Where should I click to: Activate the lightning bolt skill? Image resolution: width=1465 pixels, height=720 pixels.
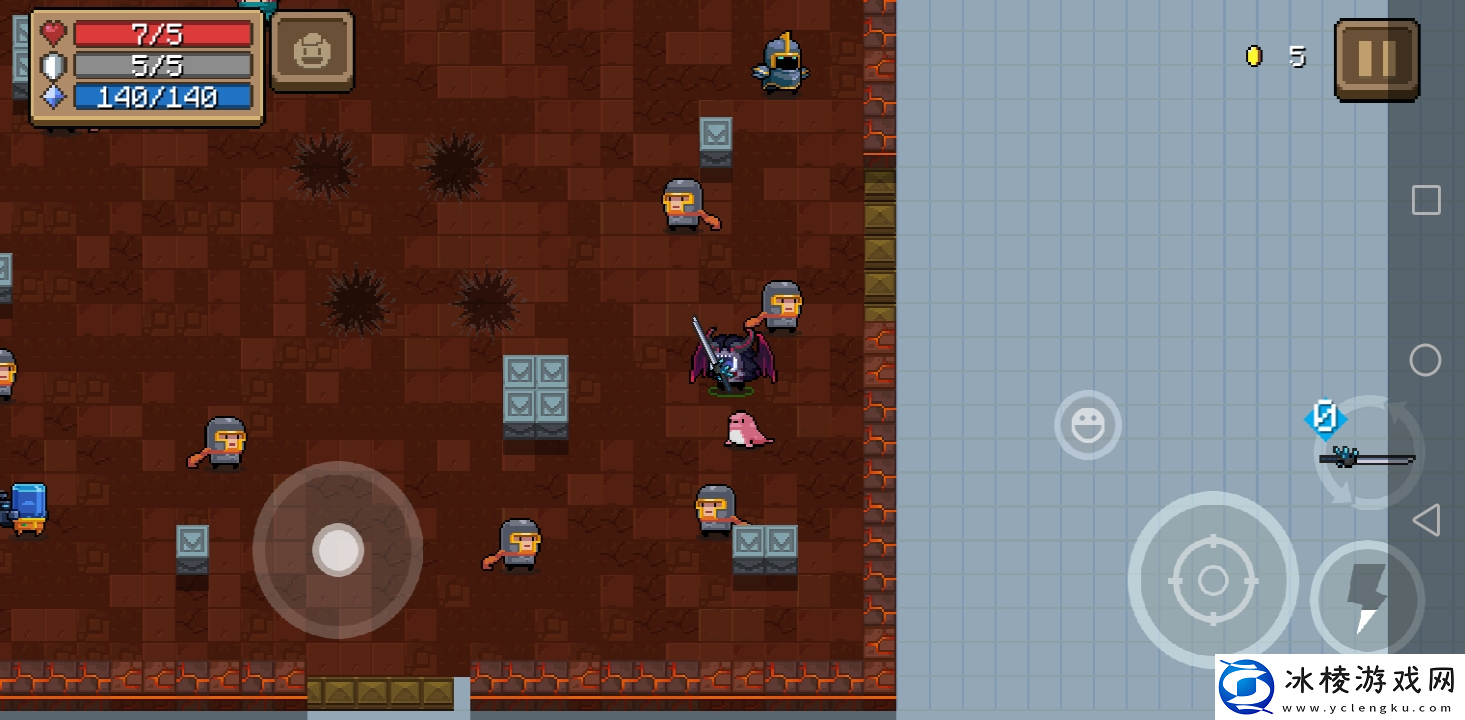1366,598
